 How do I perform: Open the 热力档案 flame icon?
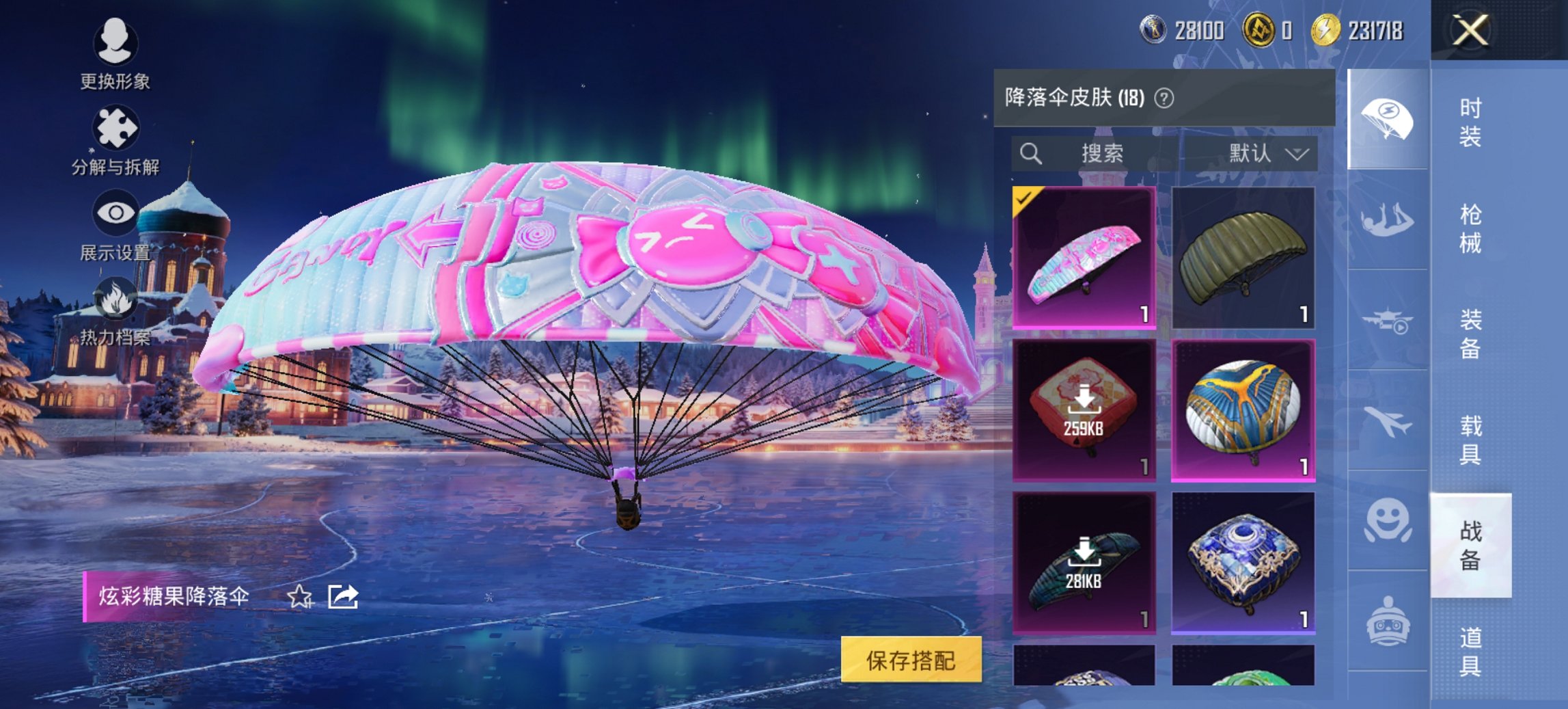(116, 297)
